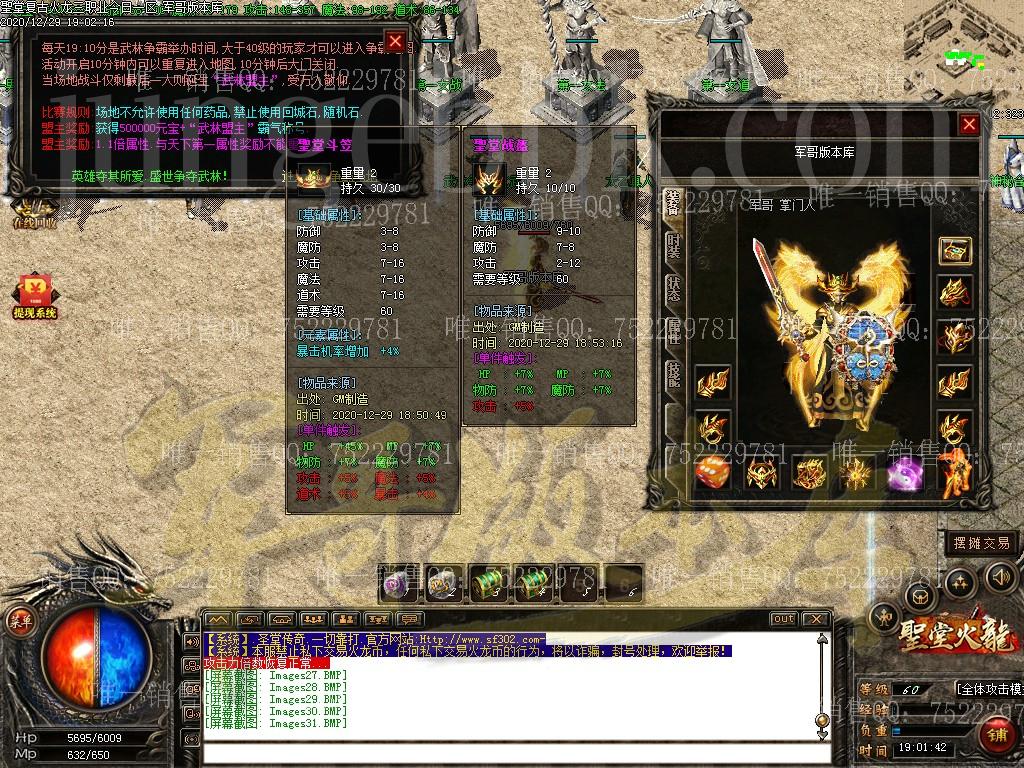Select the orange dice equipment slot
1024x768 pixels.
click(712, 472)
